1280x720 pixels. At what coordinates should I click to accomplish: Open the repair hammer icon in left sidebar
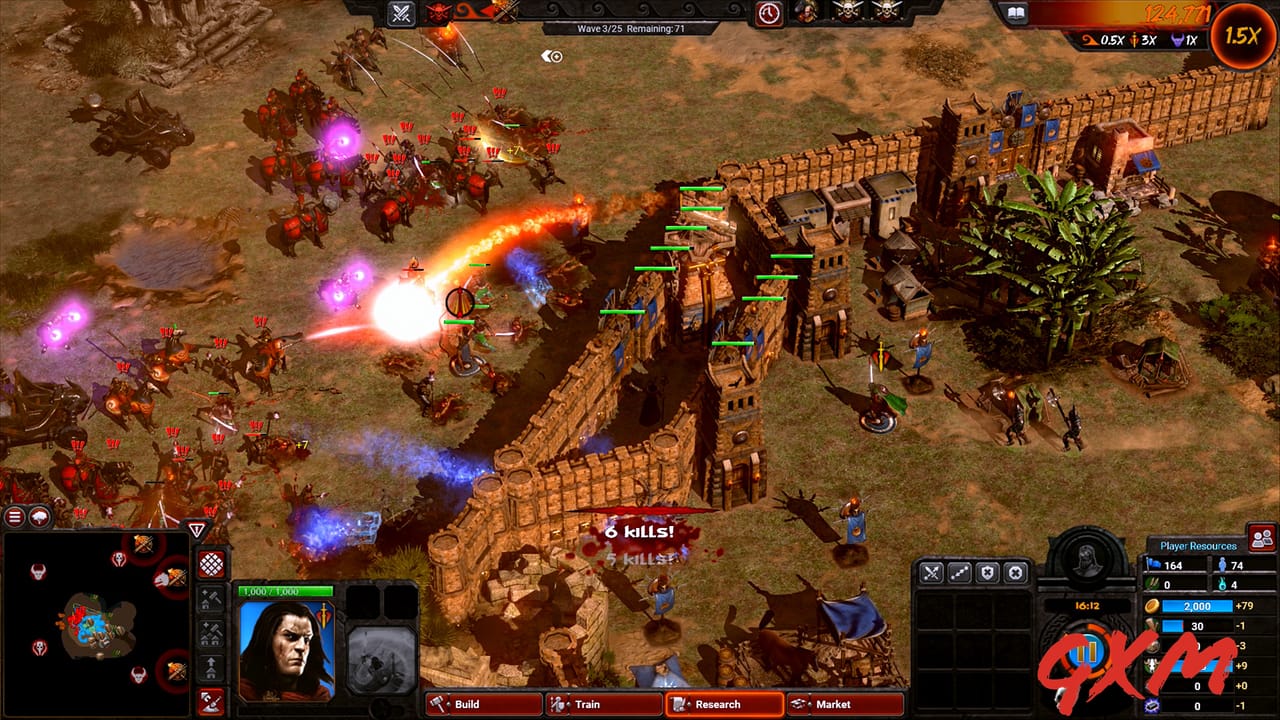coord(211,597)
